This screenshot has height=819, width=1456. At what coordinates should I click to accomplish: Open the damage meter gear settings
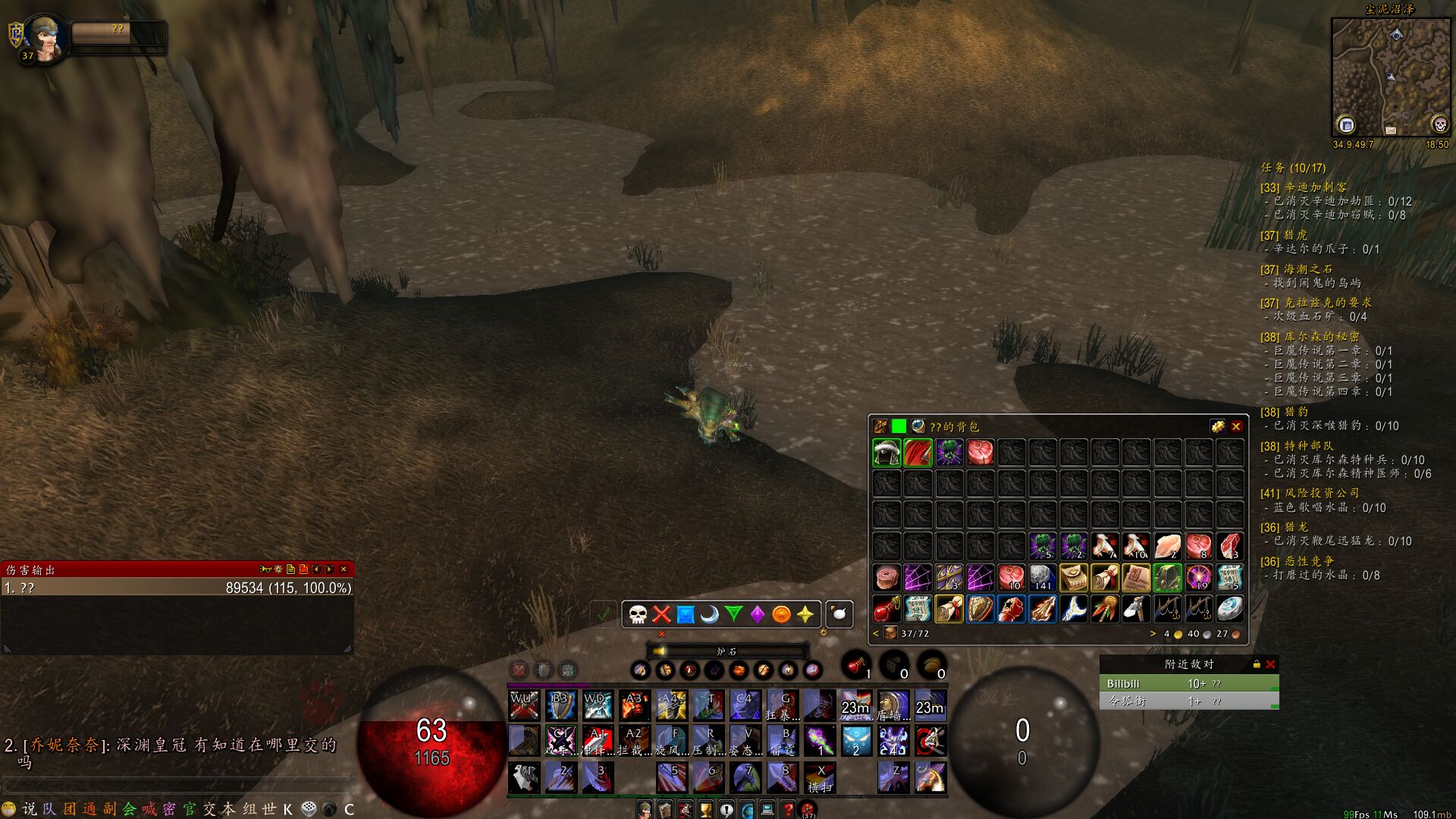pos(278,569)
